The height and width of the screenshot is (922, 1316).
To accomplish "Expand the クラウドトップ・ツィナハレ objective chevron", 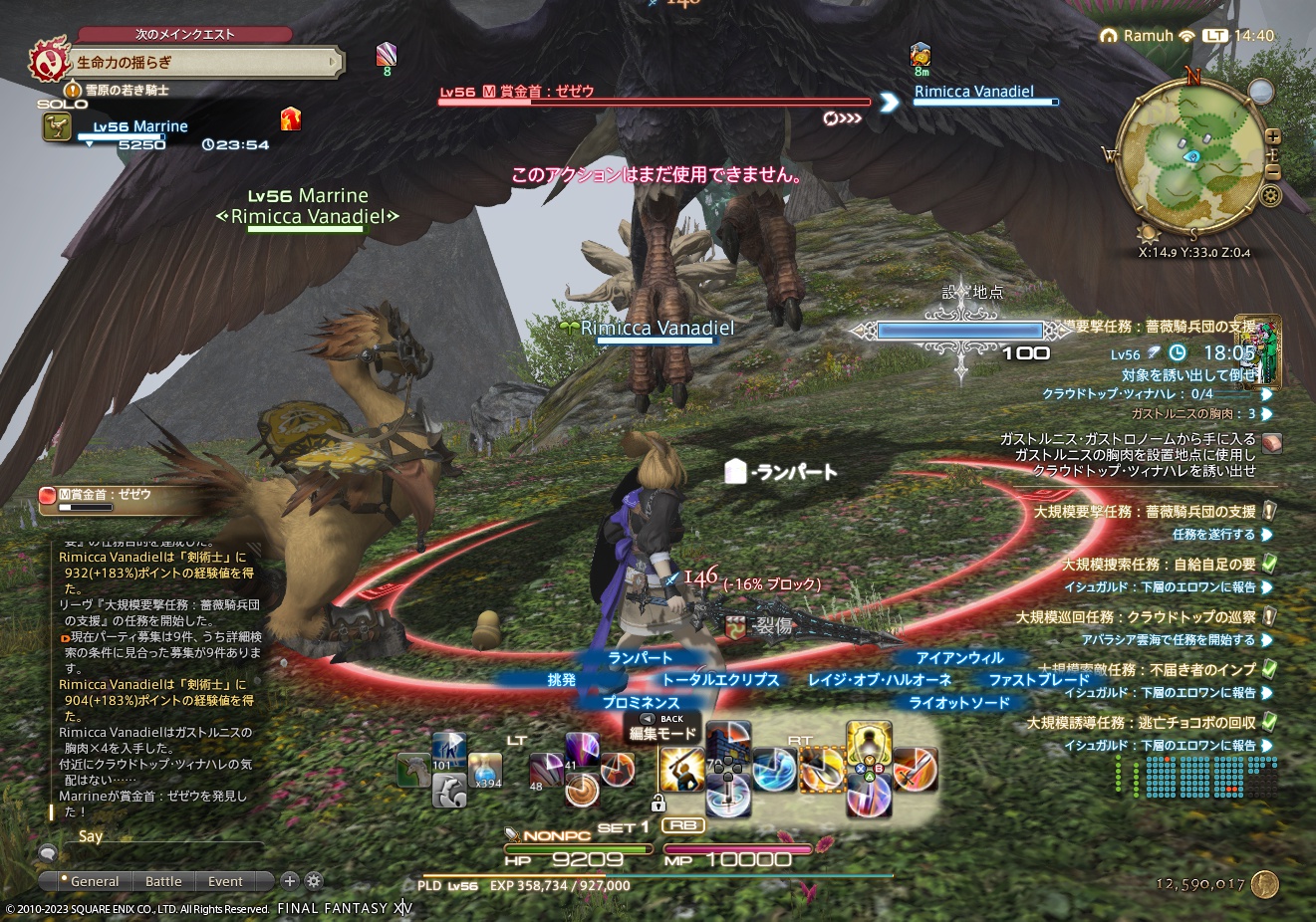I will point(1268,393).
